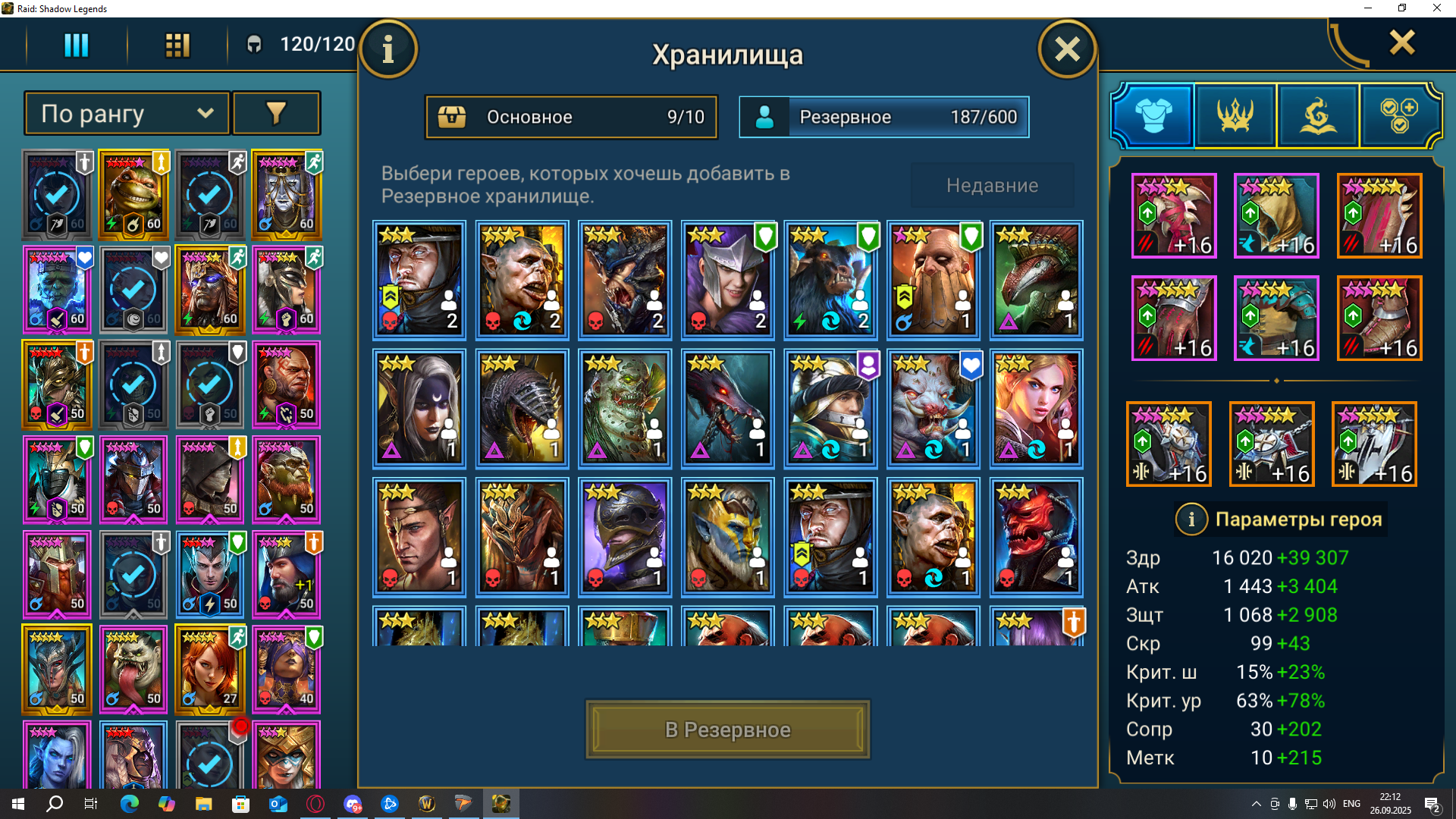Click the Недавние button
Image resolution: width=1456 pixels, height=819 pixels.
tap(992, 186)
